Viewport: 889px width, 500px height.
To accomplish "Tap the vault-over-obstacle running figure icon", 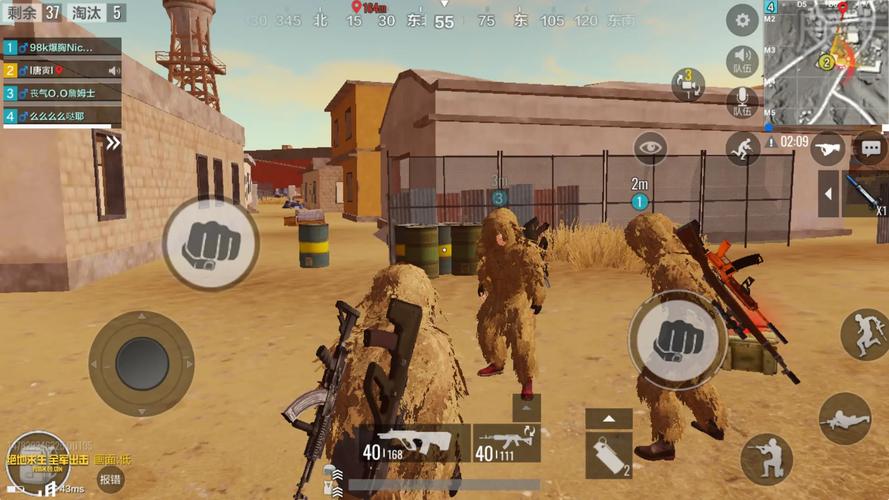I will coord(743,149).
